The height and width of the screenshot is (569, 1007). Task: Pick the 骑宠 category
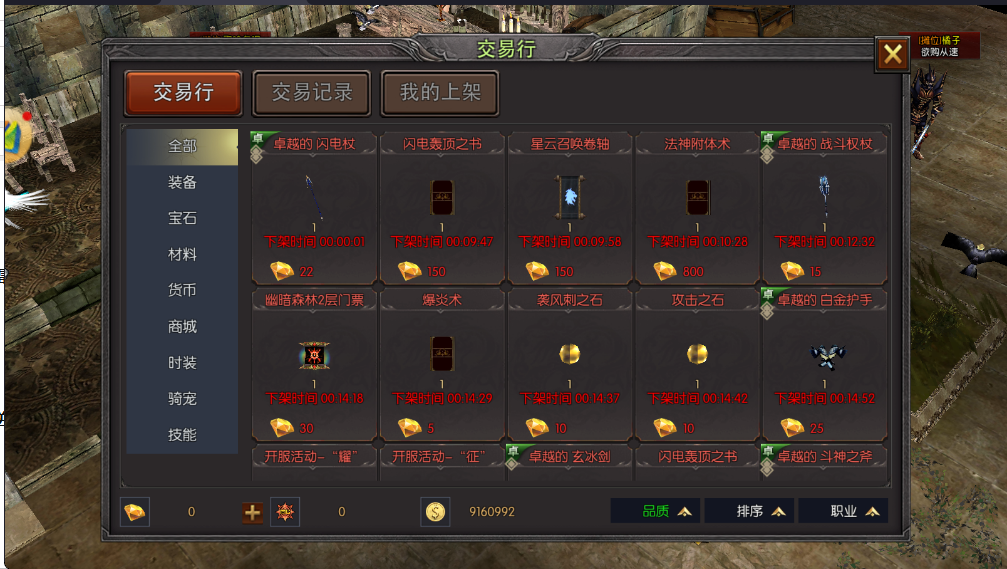(x=182, y=398)
